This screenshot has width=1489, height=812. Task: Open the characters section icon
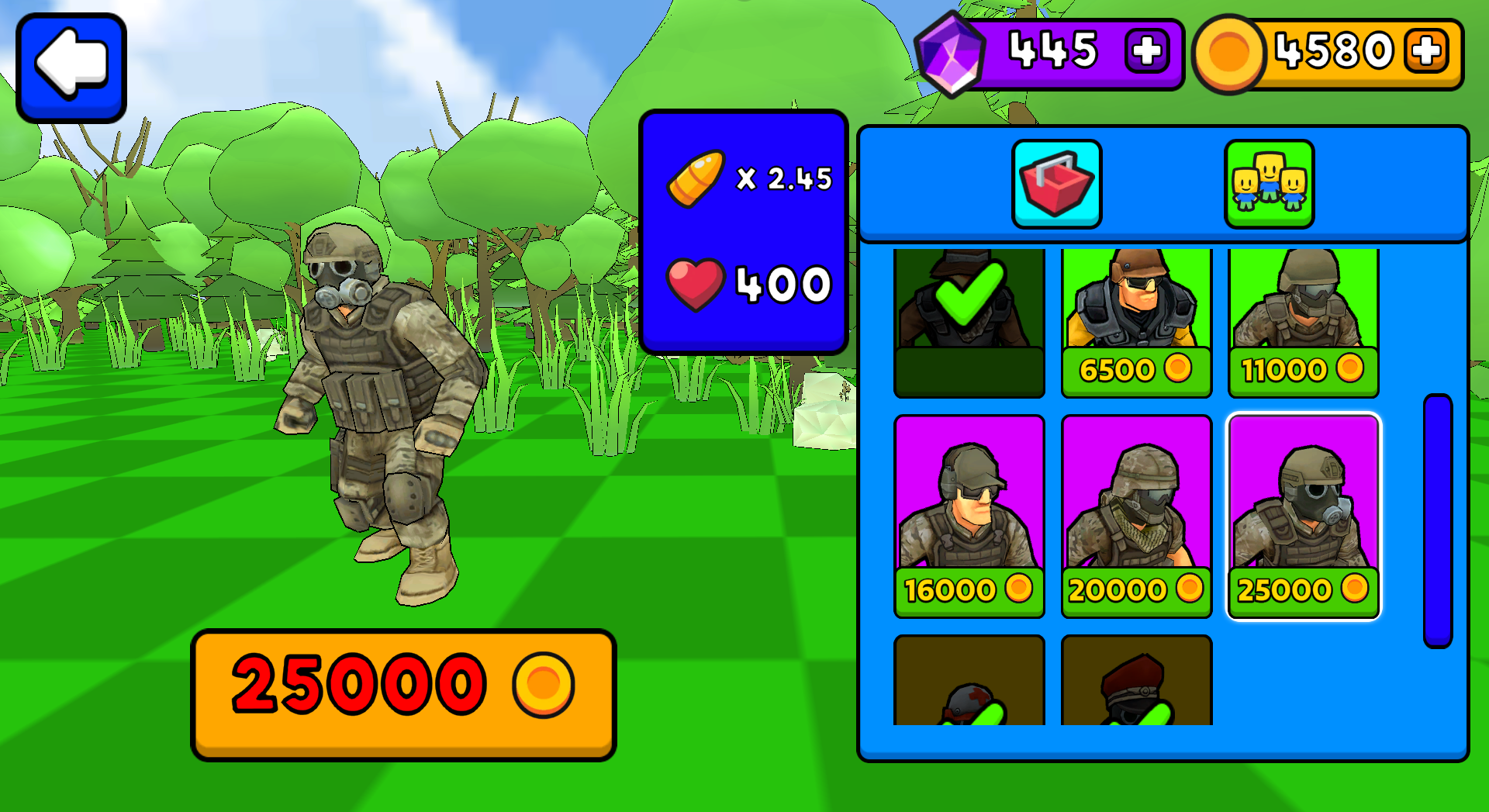tap(1270, 183)
